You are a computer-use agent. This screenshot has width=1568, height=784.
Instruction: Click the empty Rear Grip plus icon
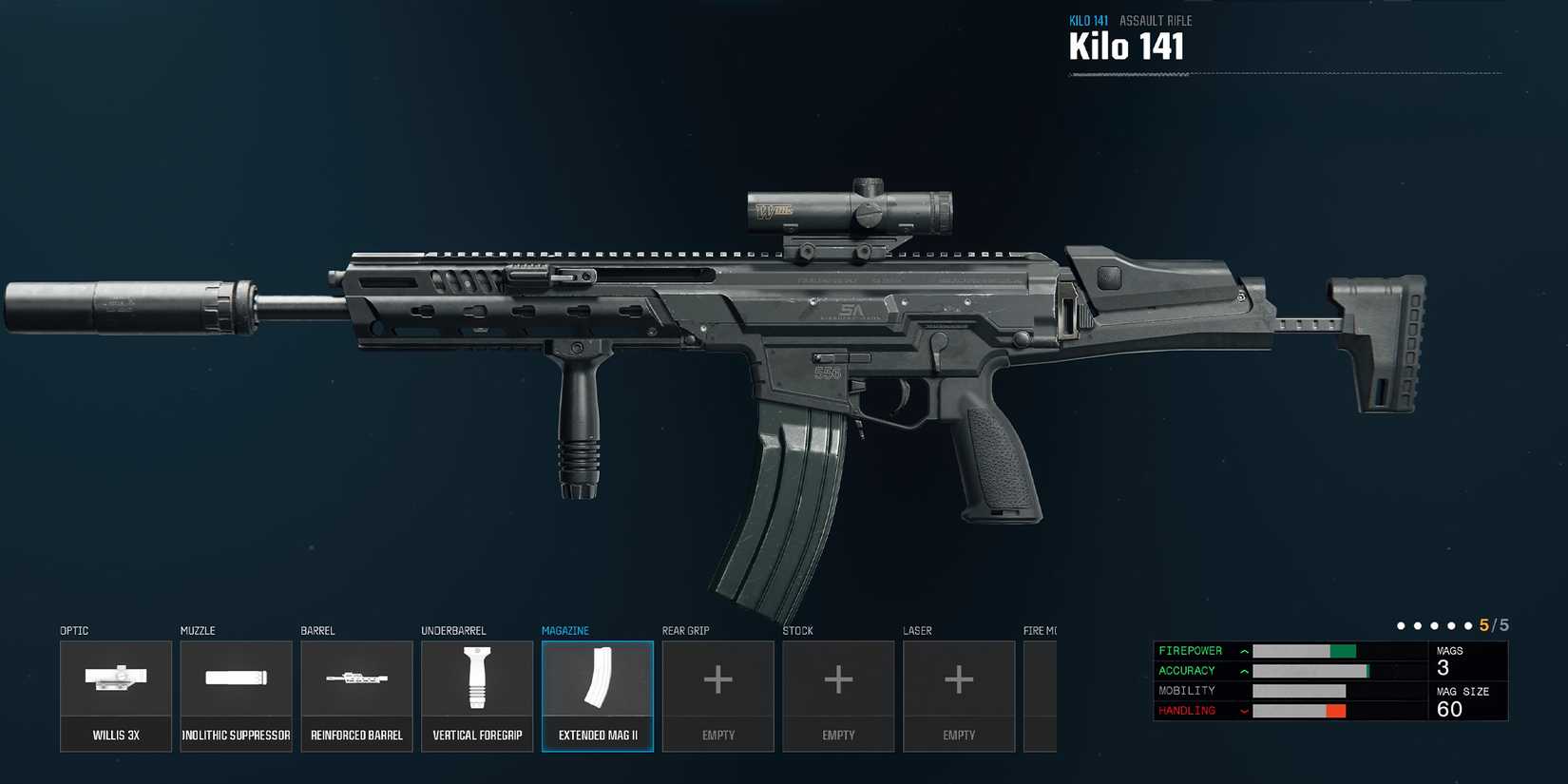[717, 679]
